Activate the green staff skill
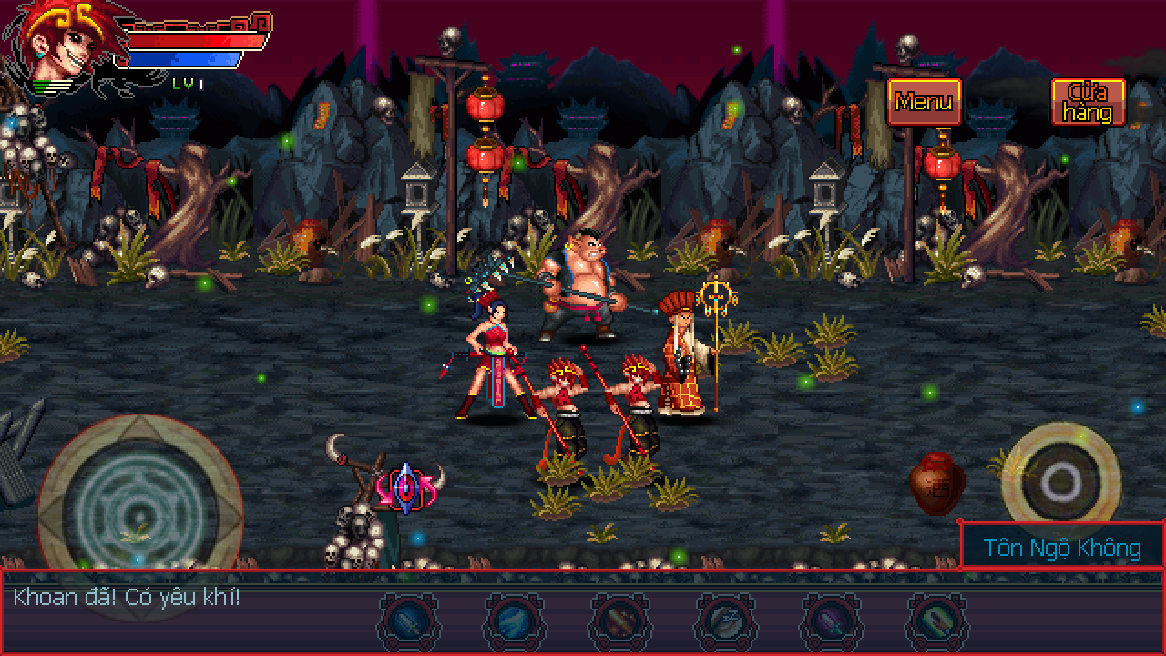This screenshot has width=1166, height=656. pyautogui.click(x=936, y=620)
